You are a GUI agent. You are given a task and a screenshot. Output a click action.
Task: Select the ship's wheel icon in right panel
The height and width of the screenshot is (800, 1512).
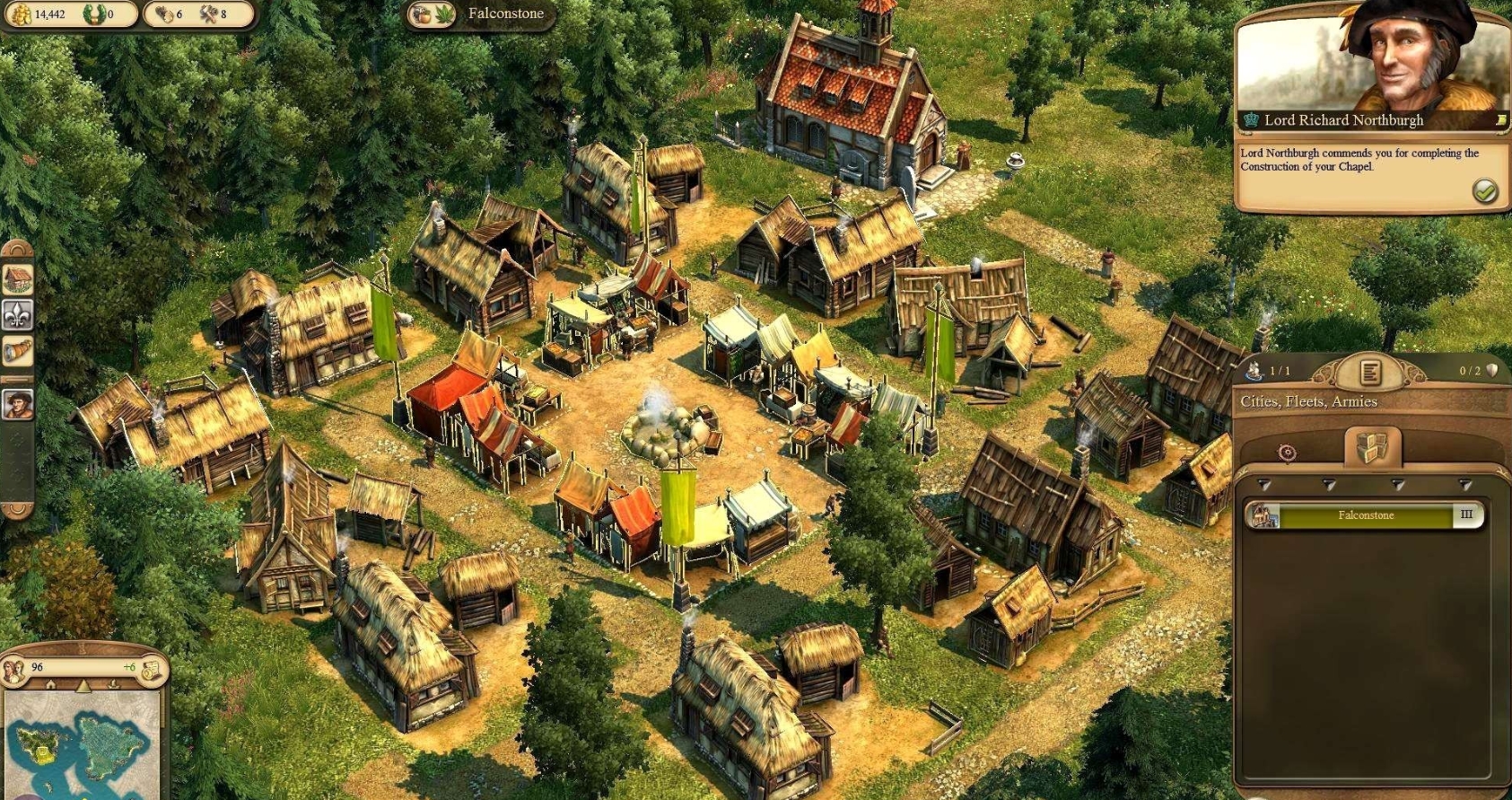point(1286,453)
